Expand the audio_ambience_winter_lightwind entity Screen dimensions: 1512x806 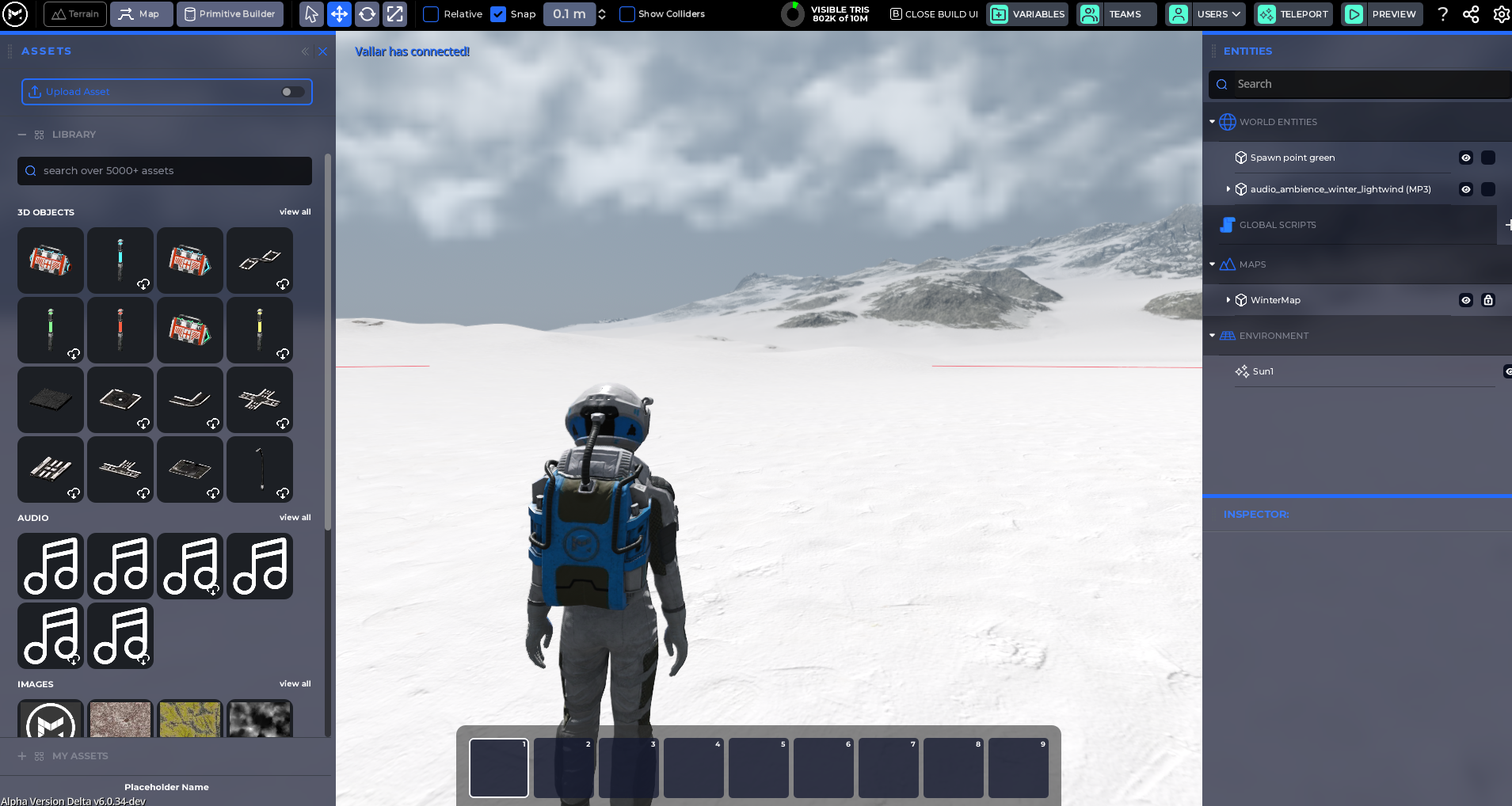pos(1229,189)
